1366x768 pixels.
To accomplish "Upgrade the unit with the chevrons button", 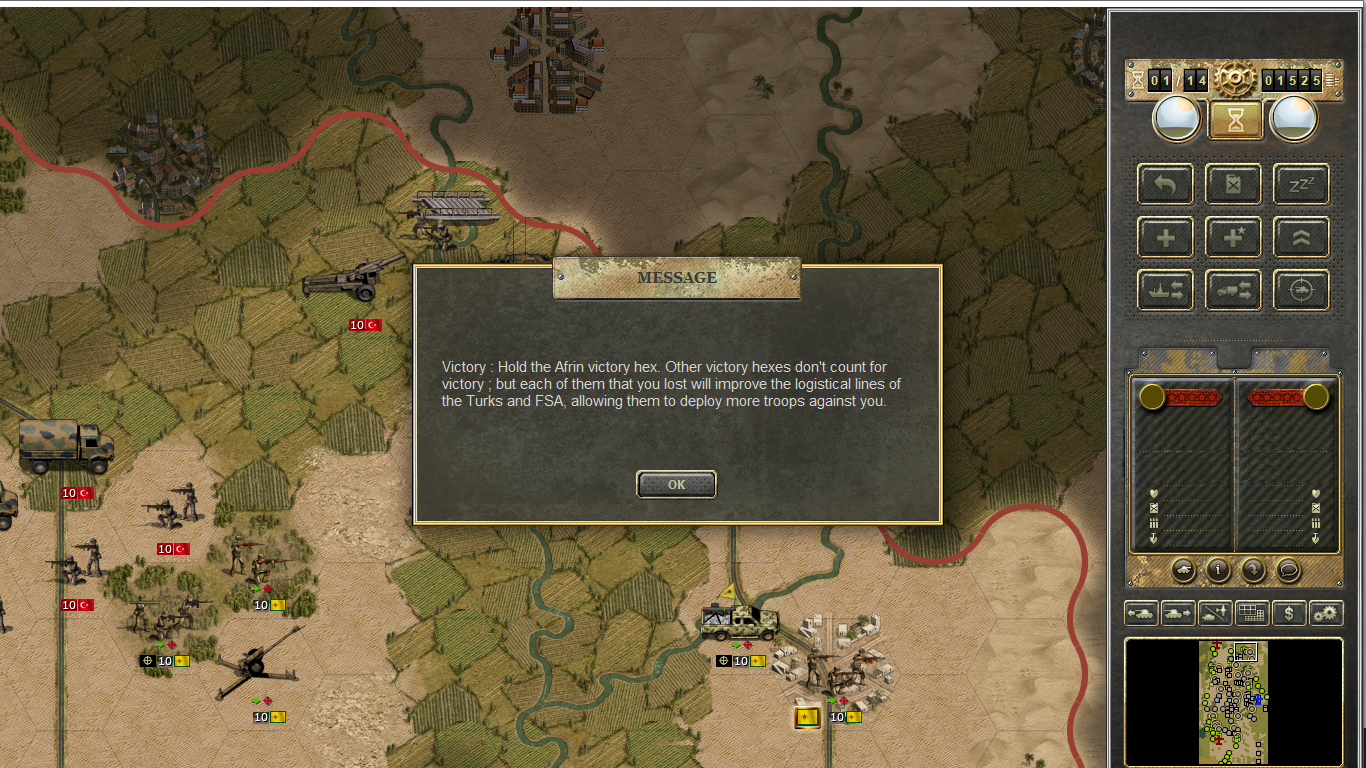I will coord(1301,237).
